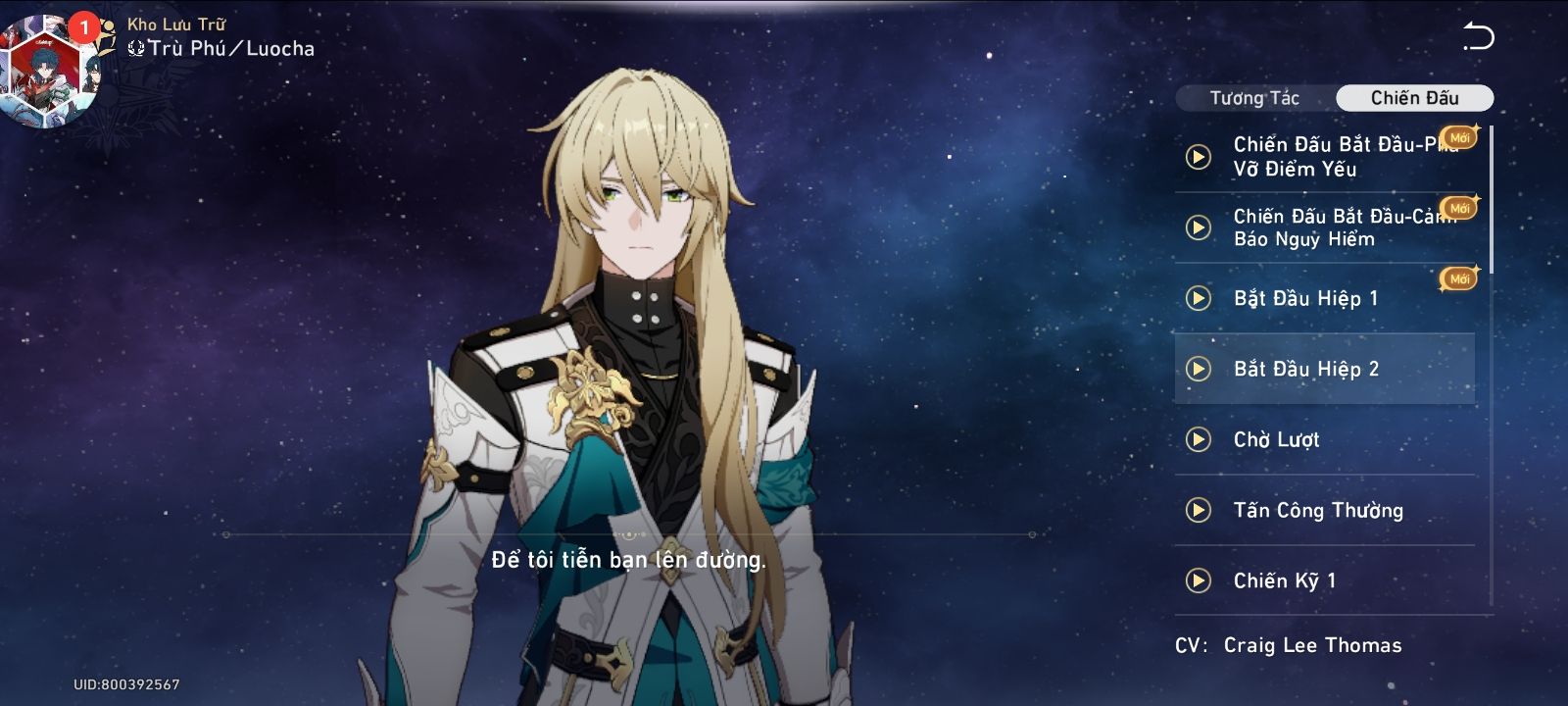This screenshot has height=706, width=1568.
Task: Play the Bắt Đầu Hiệp 1 voice line
Action: coord(1199,298)
